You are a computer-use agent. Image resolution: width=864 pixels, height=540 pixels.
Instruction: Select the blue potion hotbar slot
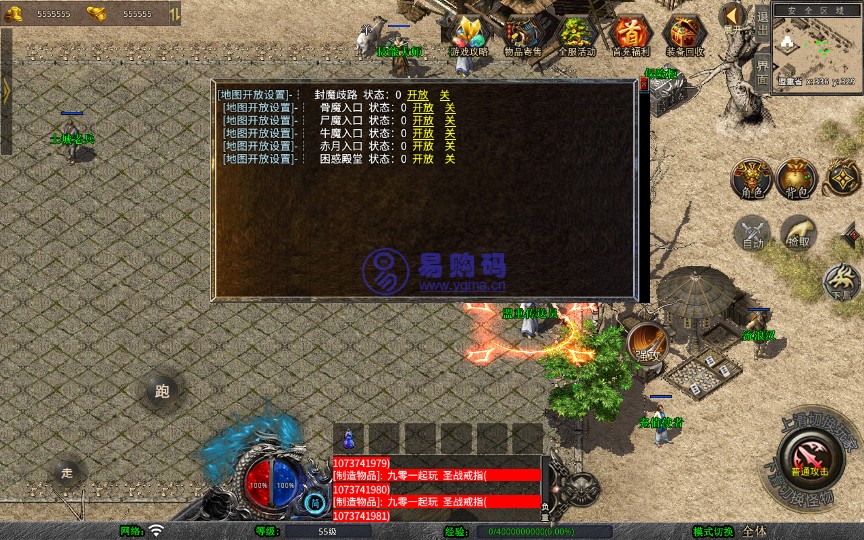[348, 439]
